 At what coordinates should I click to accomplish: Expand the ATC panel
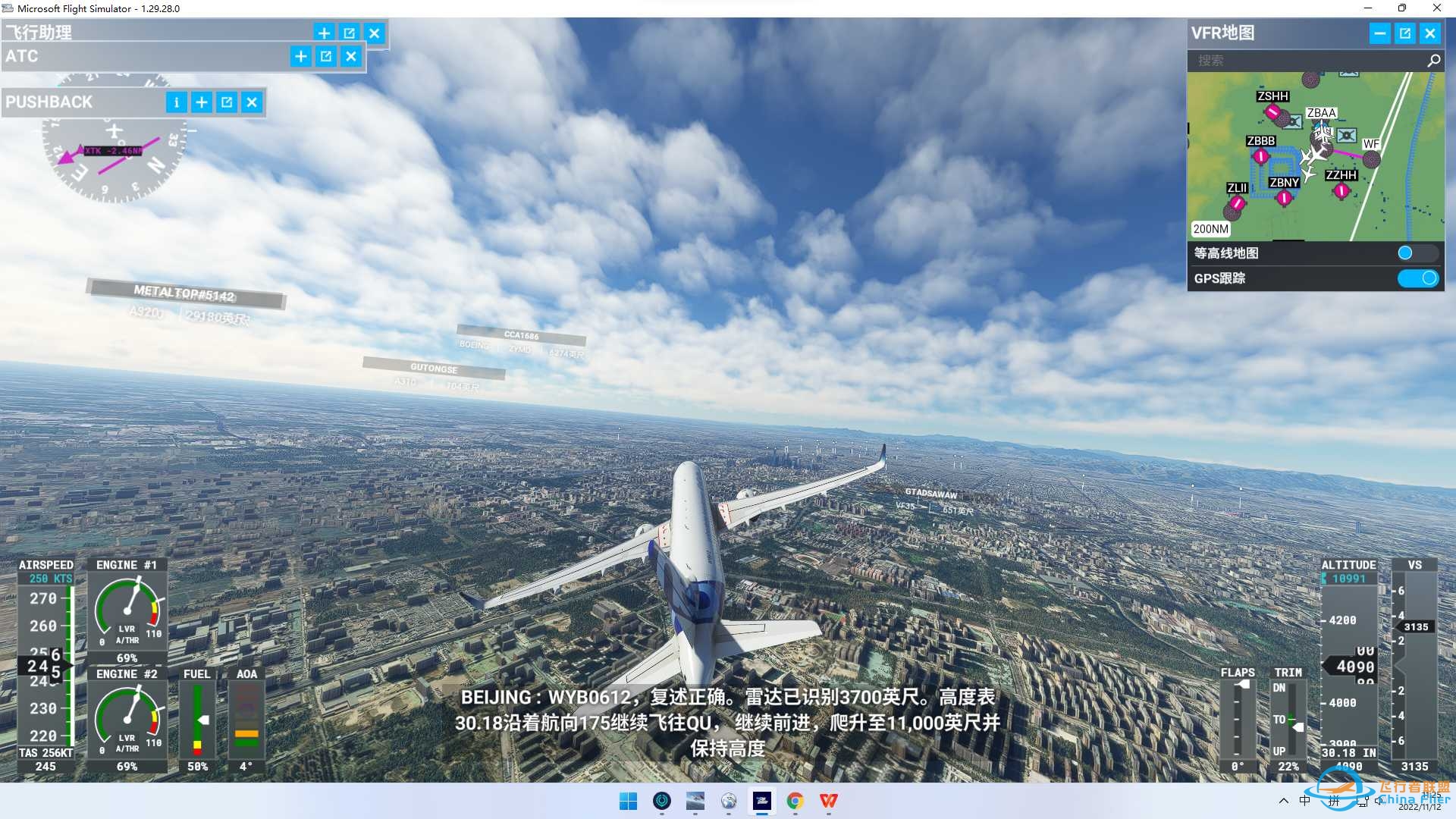(x=301, y=56)
